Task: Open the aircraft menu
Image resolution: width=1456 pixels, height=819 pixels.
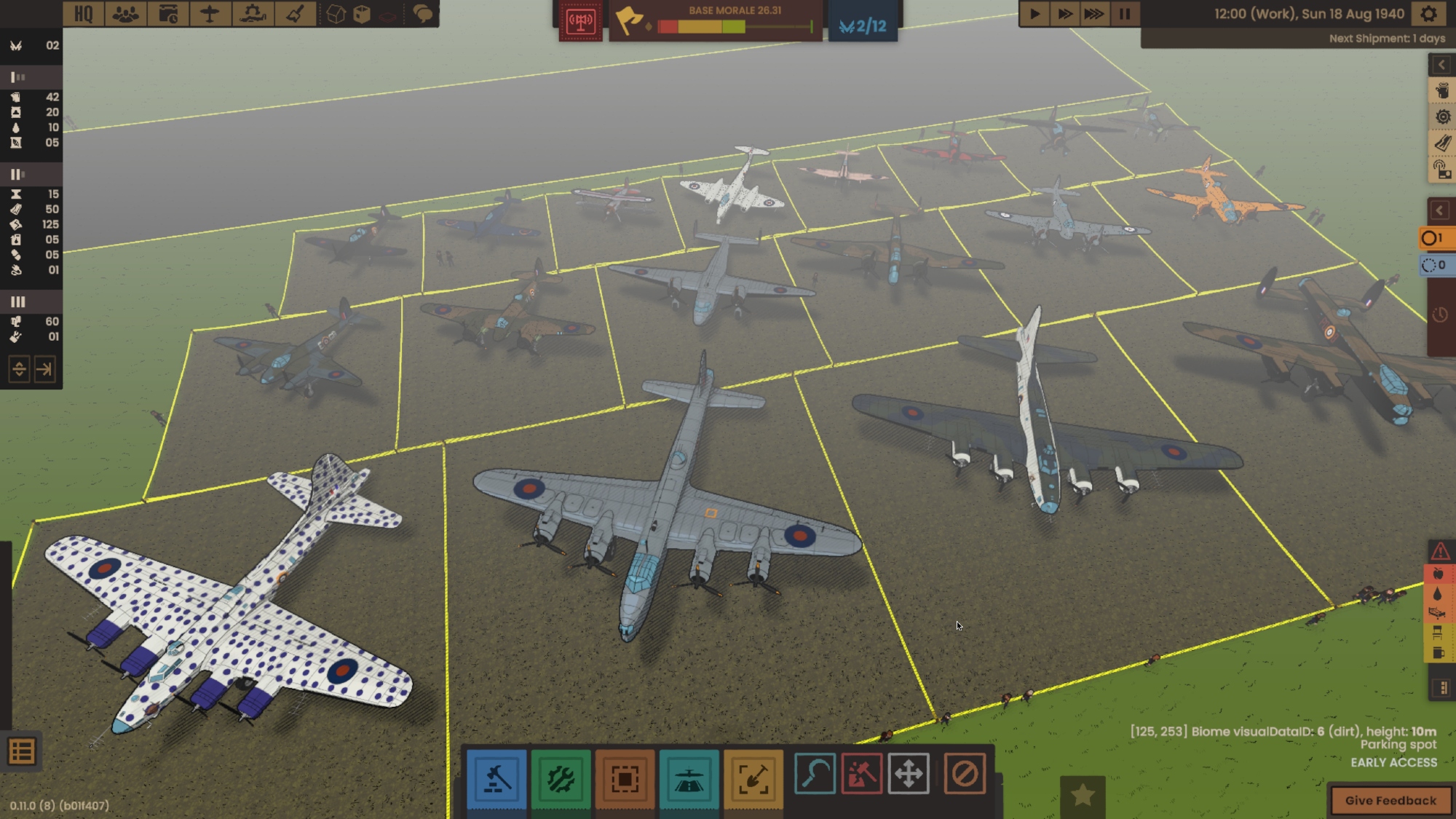Action: point(210,14)
